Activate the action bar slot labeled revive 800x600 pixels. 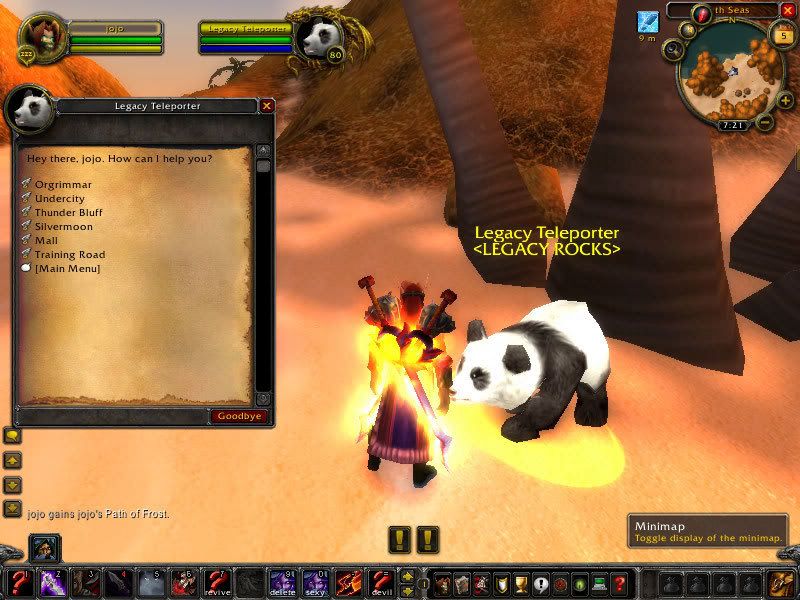217,582
